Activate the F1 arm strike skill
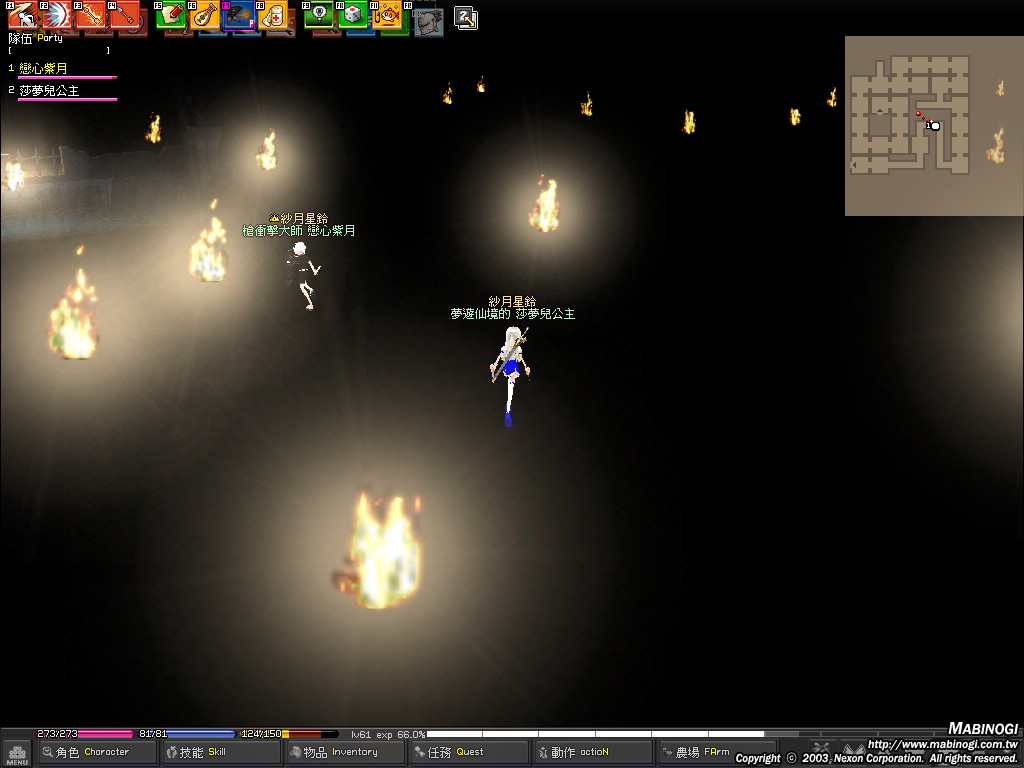This screenshot has width=1024, height=768. (22, 15)
